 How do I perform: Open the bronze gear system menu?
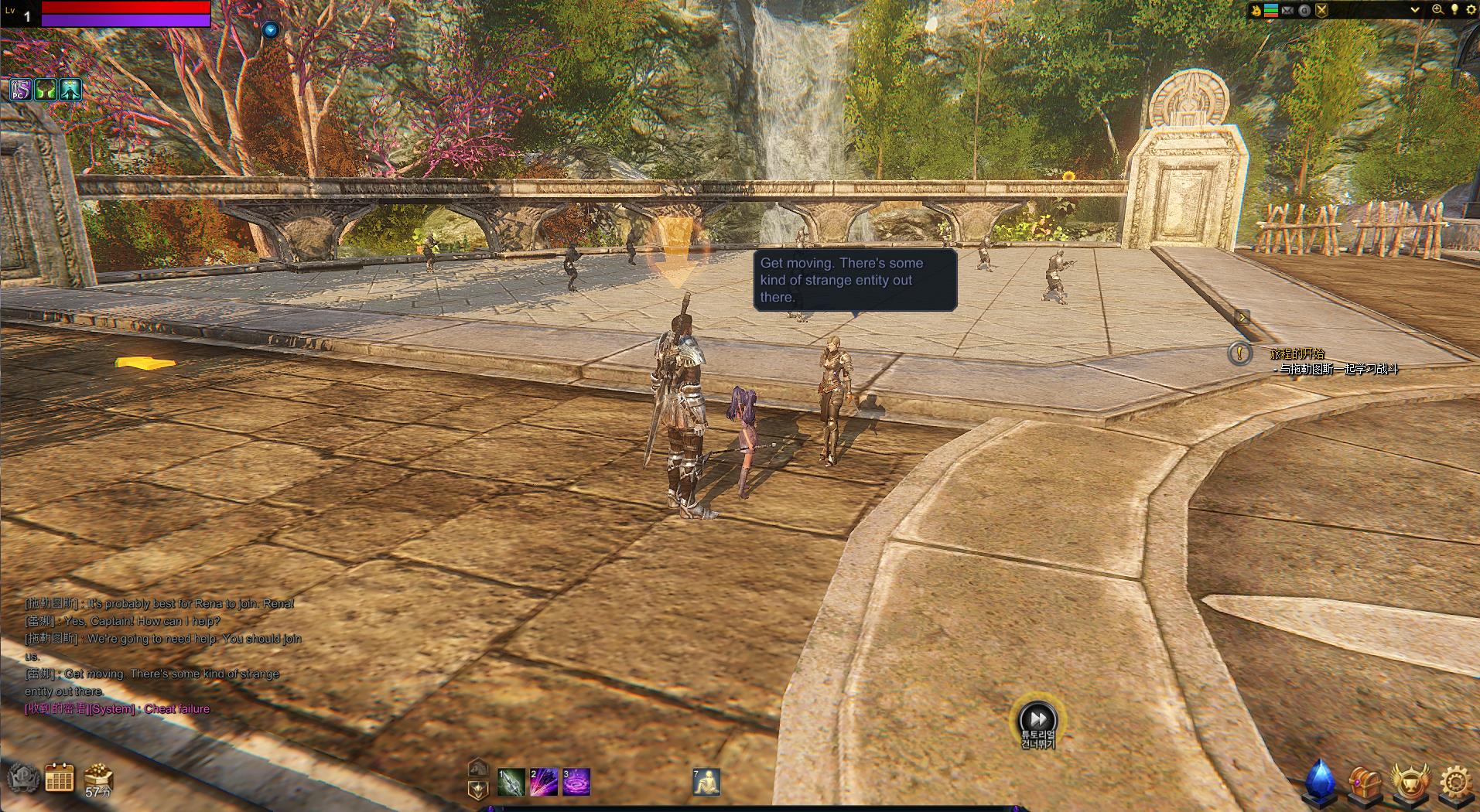click(x=1455, y=783)
